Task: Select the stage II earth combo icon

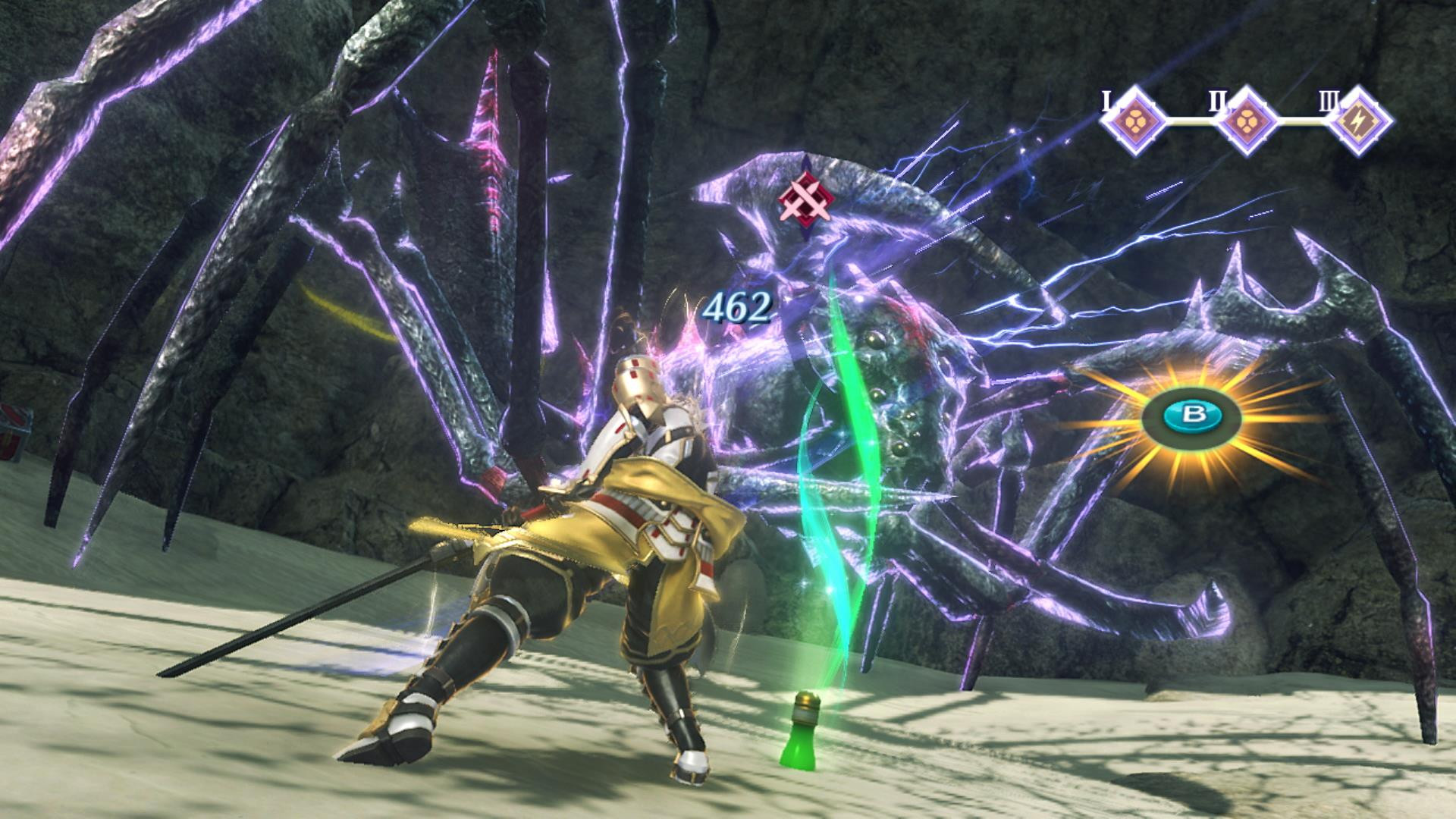Action: click(x=1248, y=120)
